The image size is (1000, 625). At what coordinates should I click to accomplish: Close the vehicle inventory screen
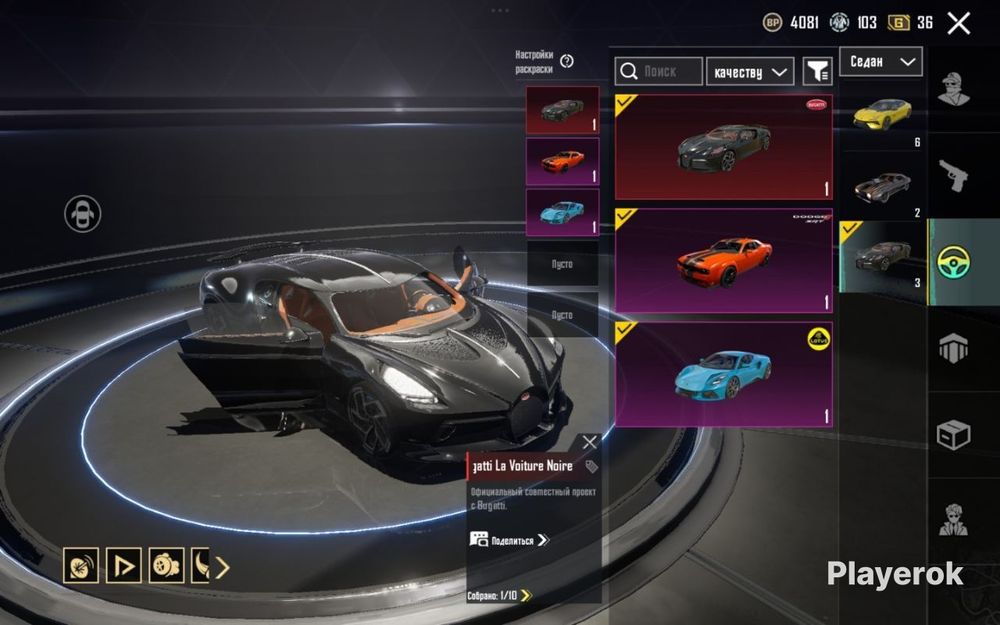click(x=958, y=23)
